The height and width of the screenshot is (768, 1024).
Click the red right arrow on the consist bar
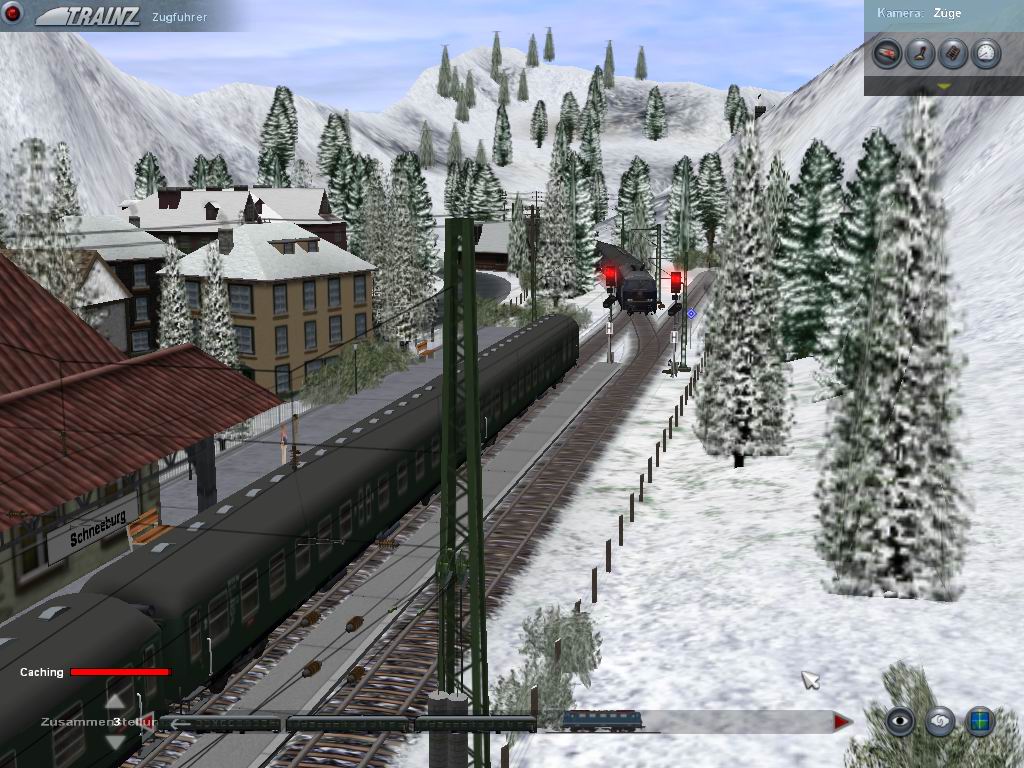[x=842, y=721]
